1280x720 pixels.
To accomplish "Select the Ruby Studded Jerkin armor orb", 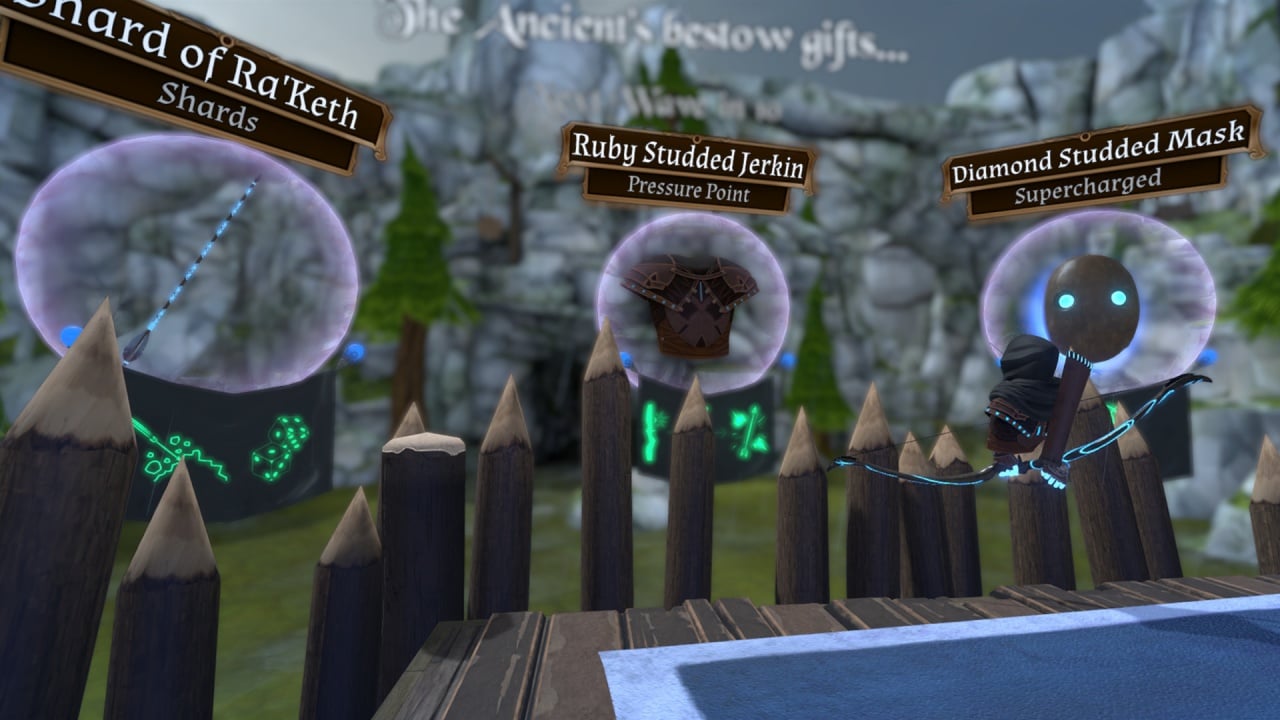I will pos(692,302).
